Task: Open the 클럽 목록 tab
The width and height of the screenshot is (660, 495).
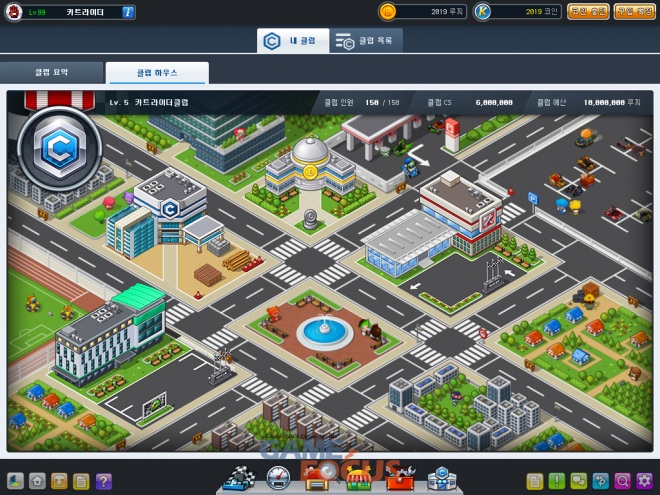Action: (366, 41)
